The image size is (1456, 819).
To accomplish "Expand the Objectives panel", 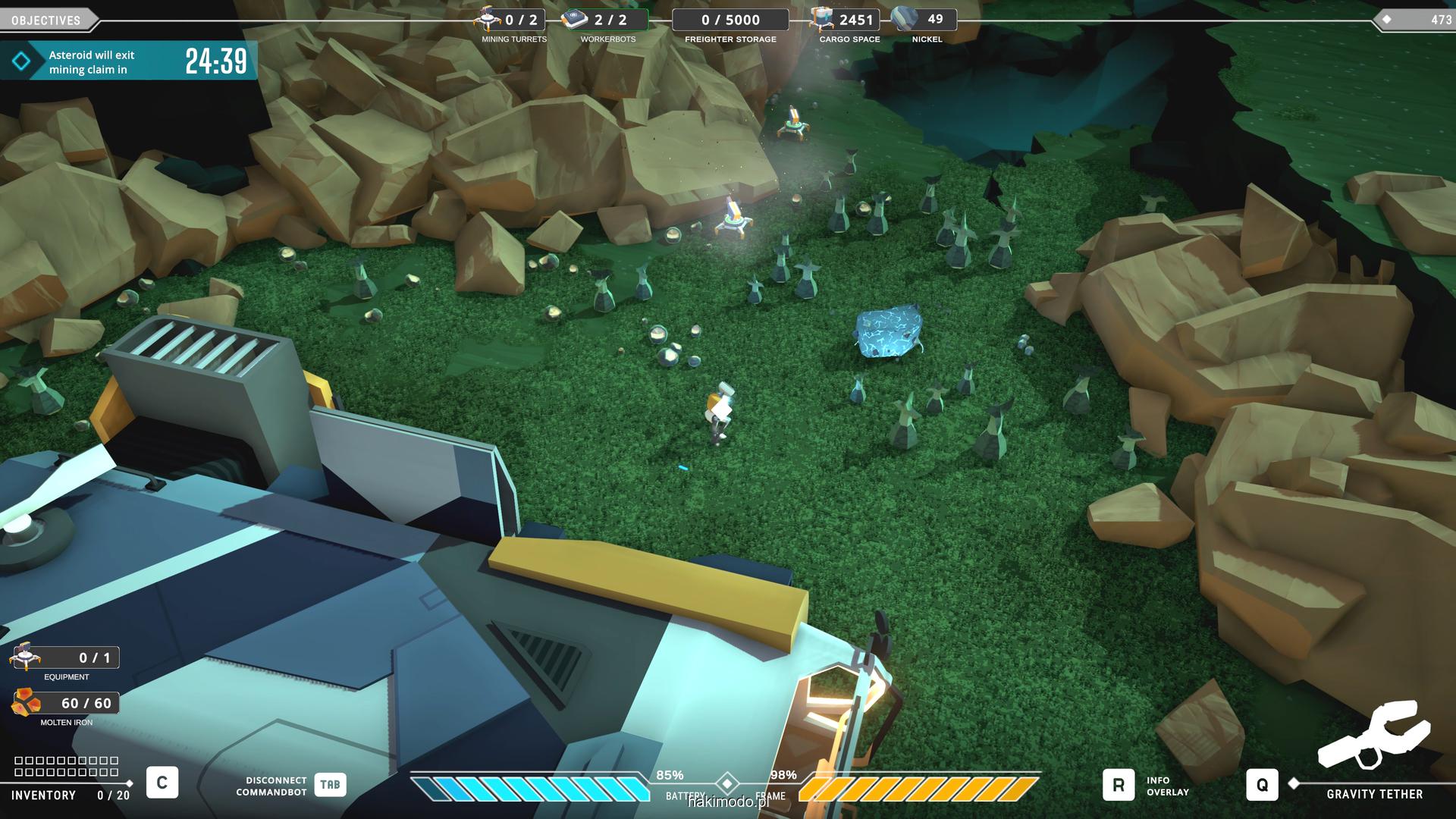I will pyautogui.click(x=47, y=20).
